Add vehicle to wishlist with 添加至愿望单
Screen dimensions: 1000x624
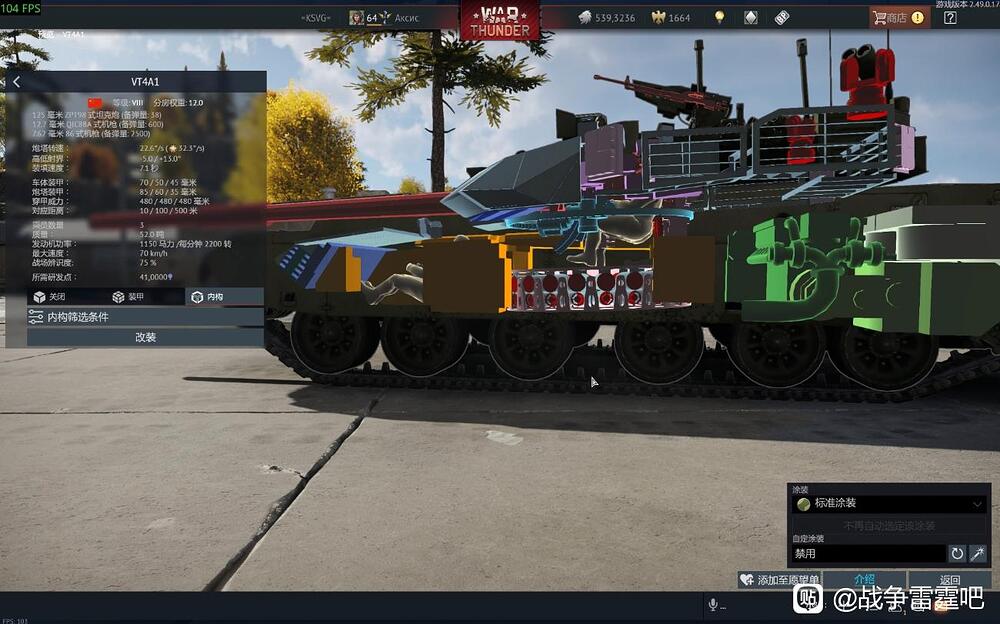click(x=779, y=580)
